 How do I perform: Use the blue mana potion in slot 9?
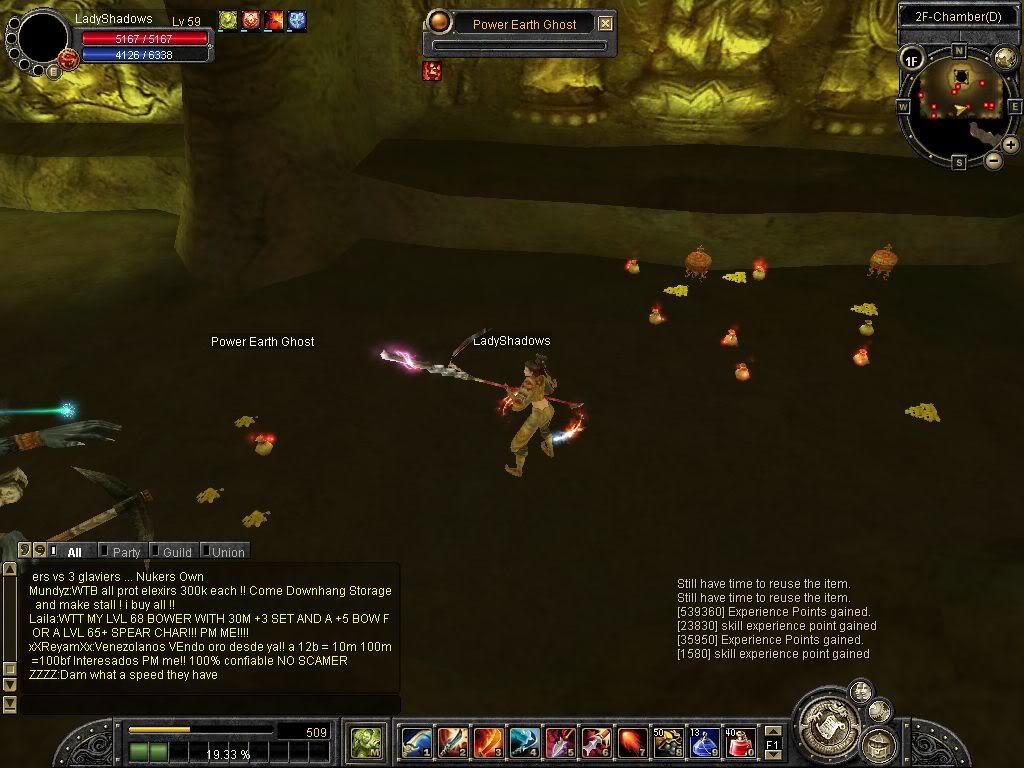(704, 743)
